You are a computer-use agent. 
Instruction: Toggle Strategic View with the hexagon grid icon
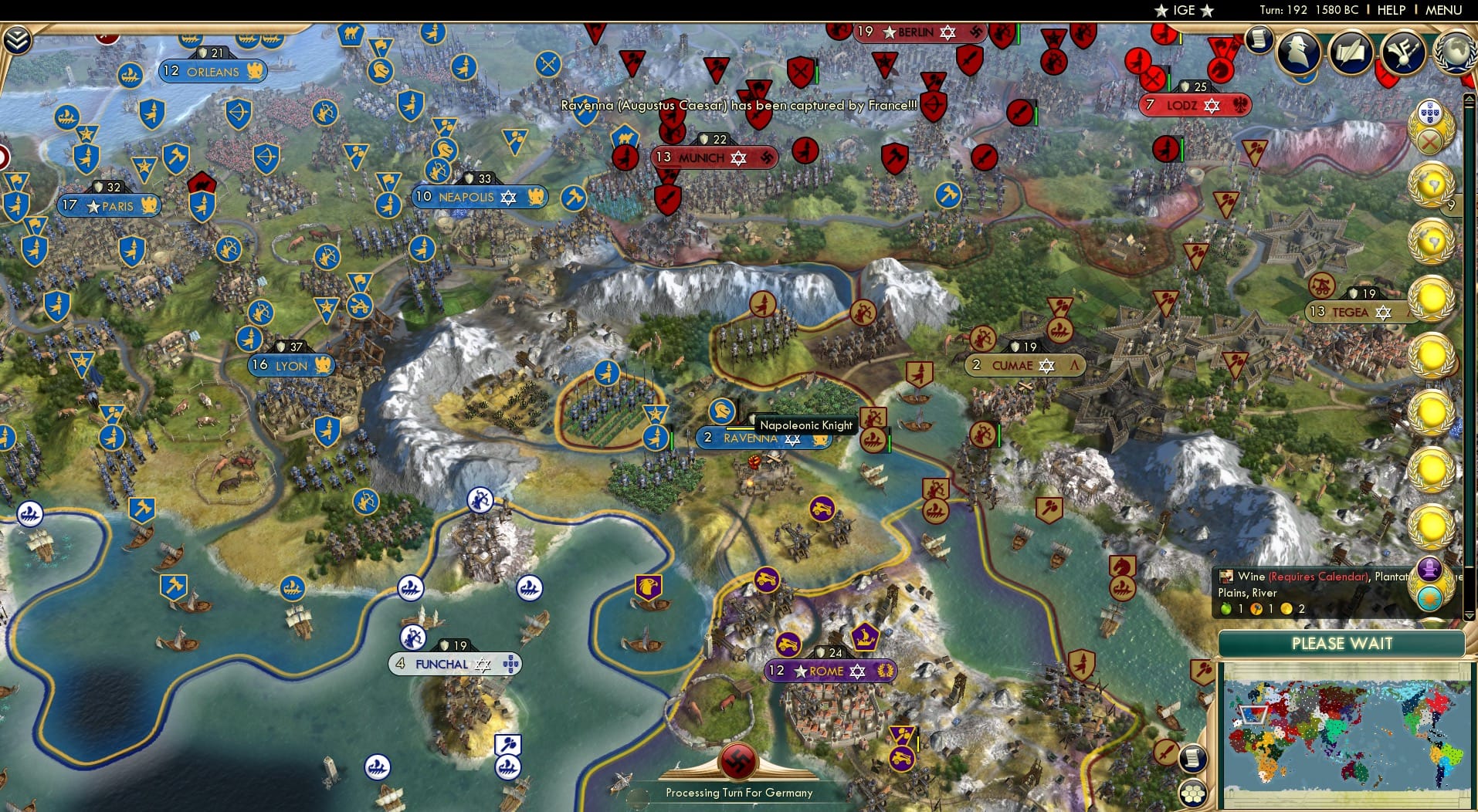[x=1193, y=791]
